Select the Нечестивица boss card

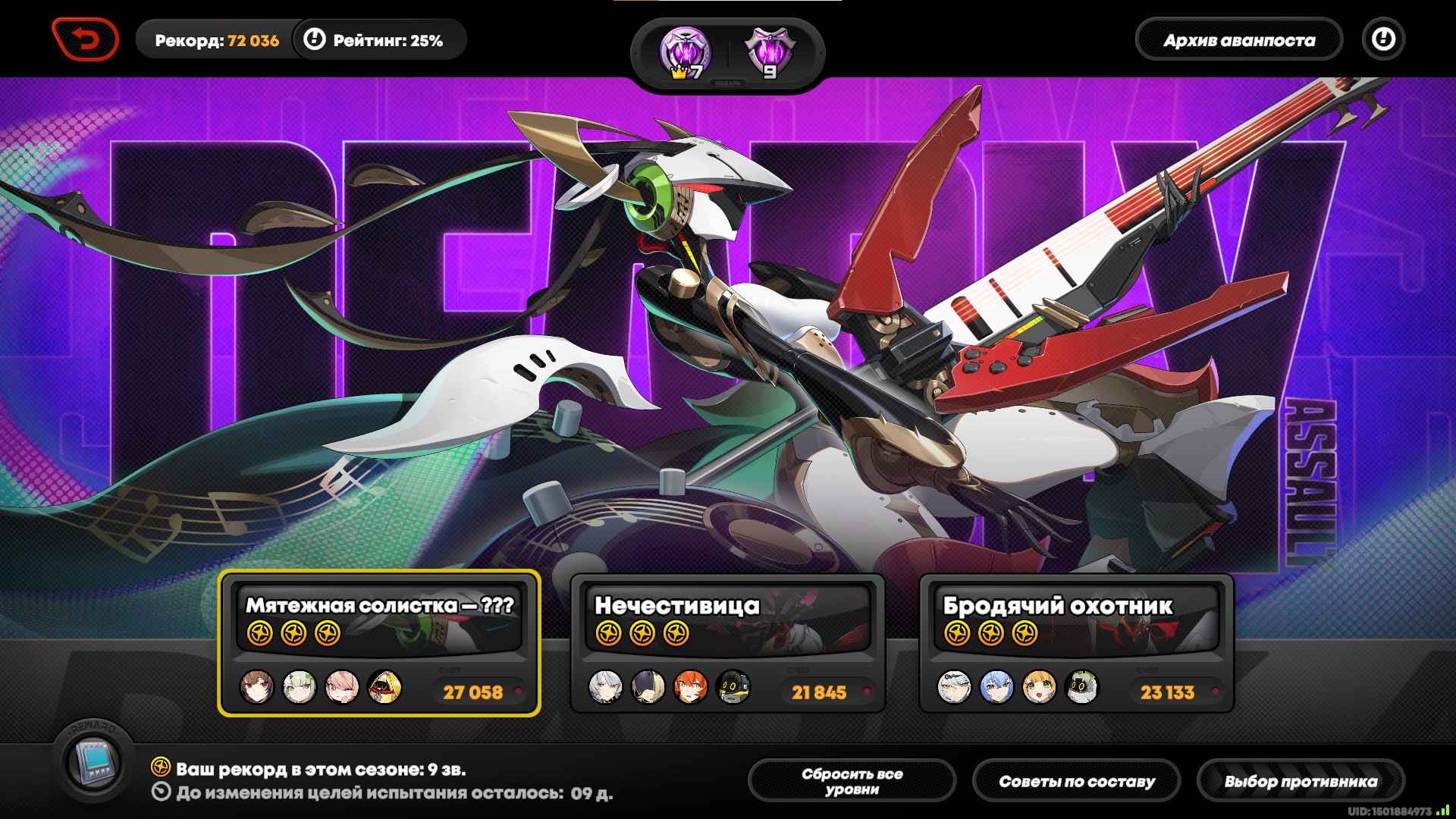click(727, 642)
